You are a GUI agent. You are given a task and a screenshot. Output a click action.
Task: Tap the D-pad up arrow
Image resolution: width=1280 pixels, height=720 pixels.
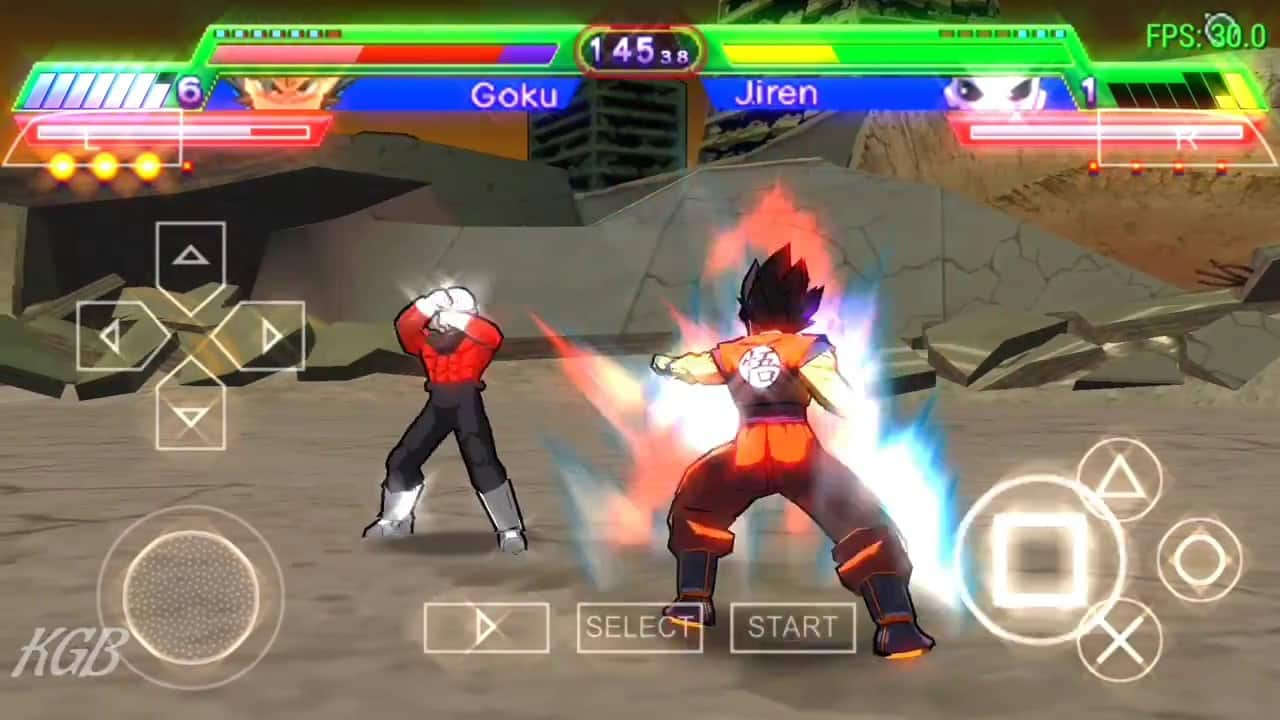click(x=190, y=256)
